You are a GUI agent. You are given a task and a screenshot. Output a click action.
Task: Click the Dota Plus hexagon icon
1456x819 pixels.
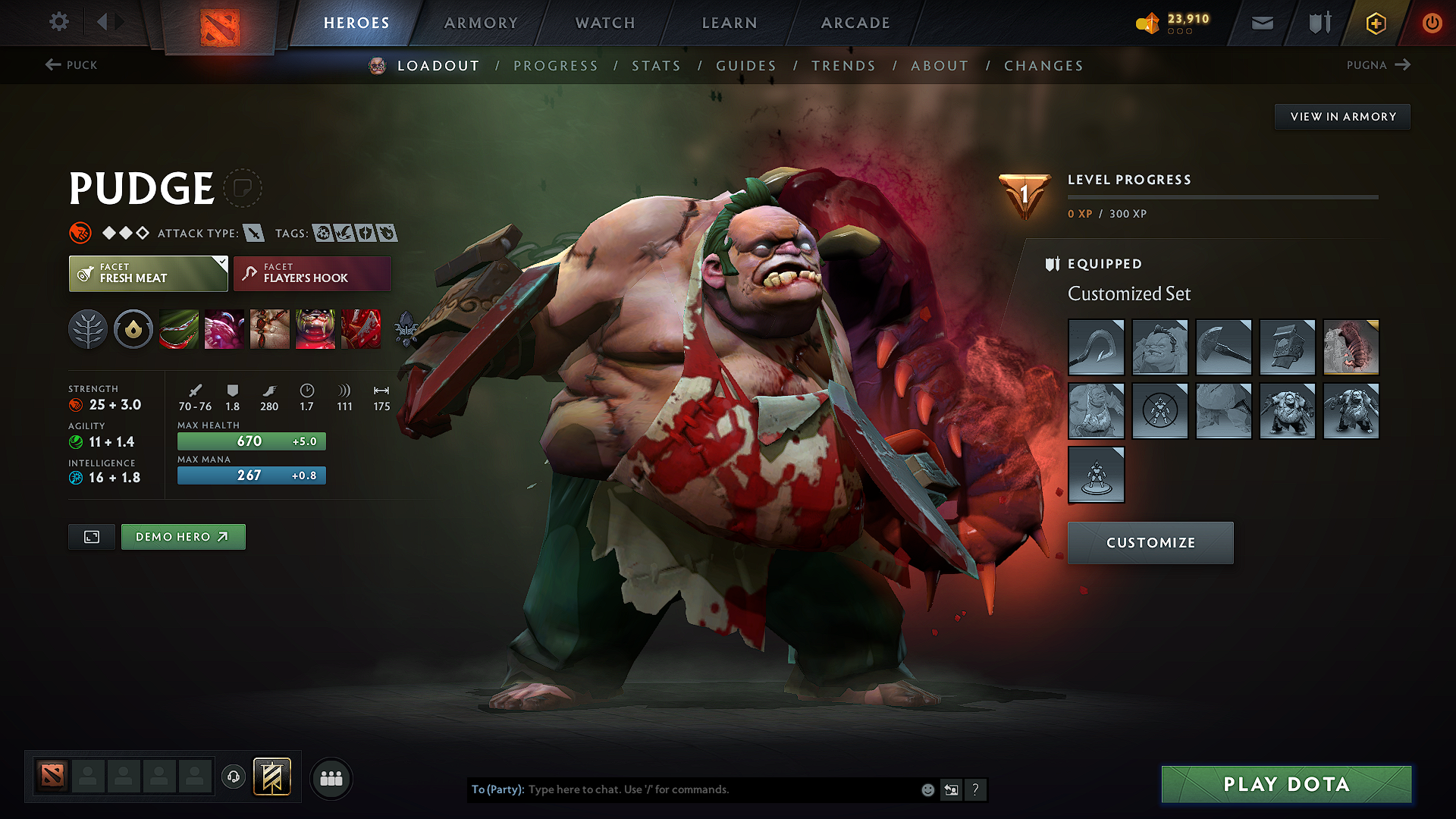click(x=1375, y=23)
